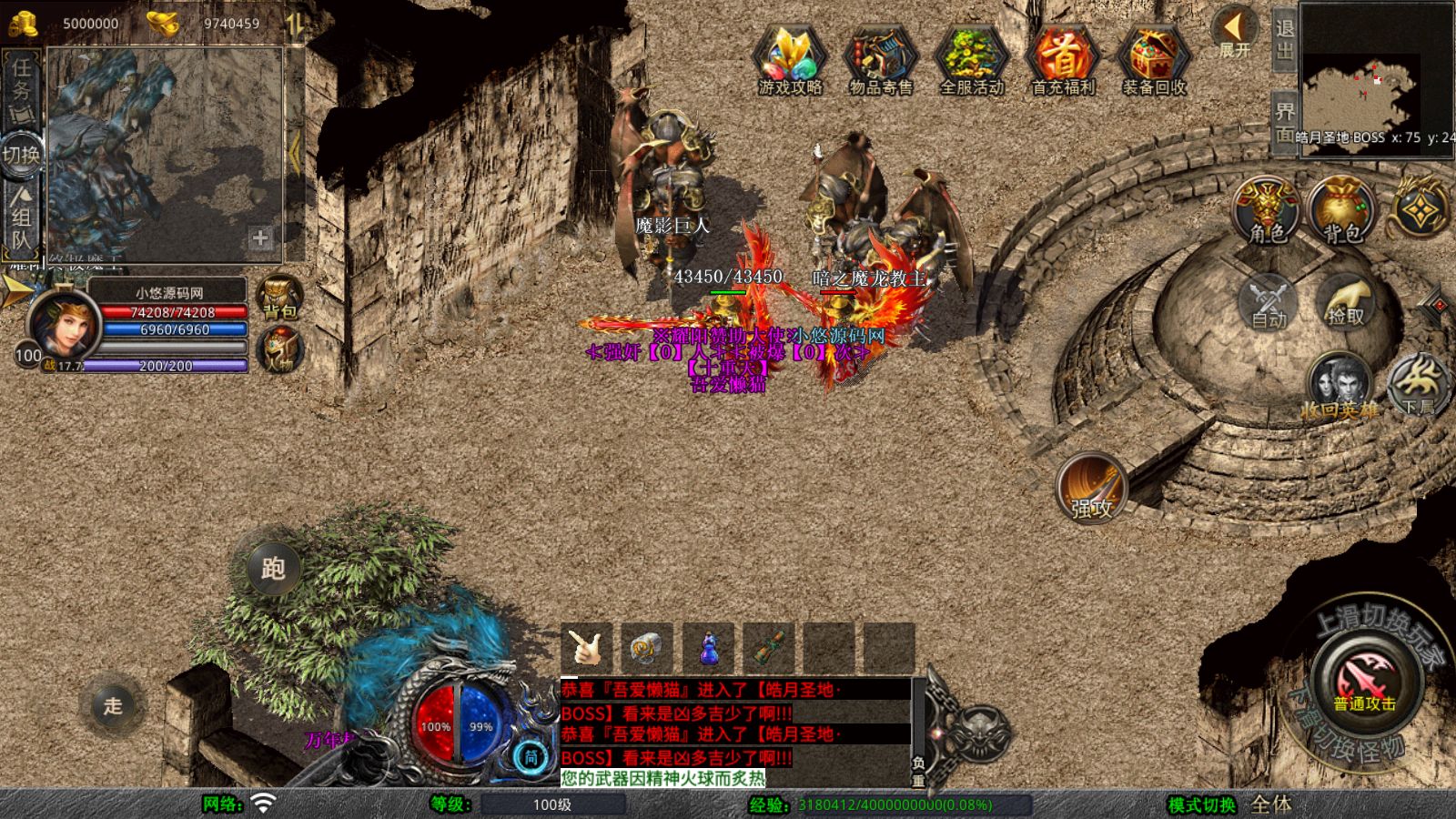
Task: Click the 展开 expand arrow button
Action: coord(1235,31)
